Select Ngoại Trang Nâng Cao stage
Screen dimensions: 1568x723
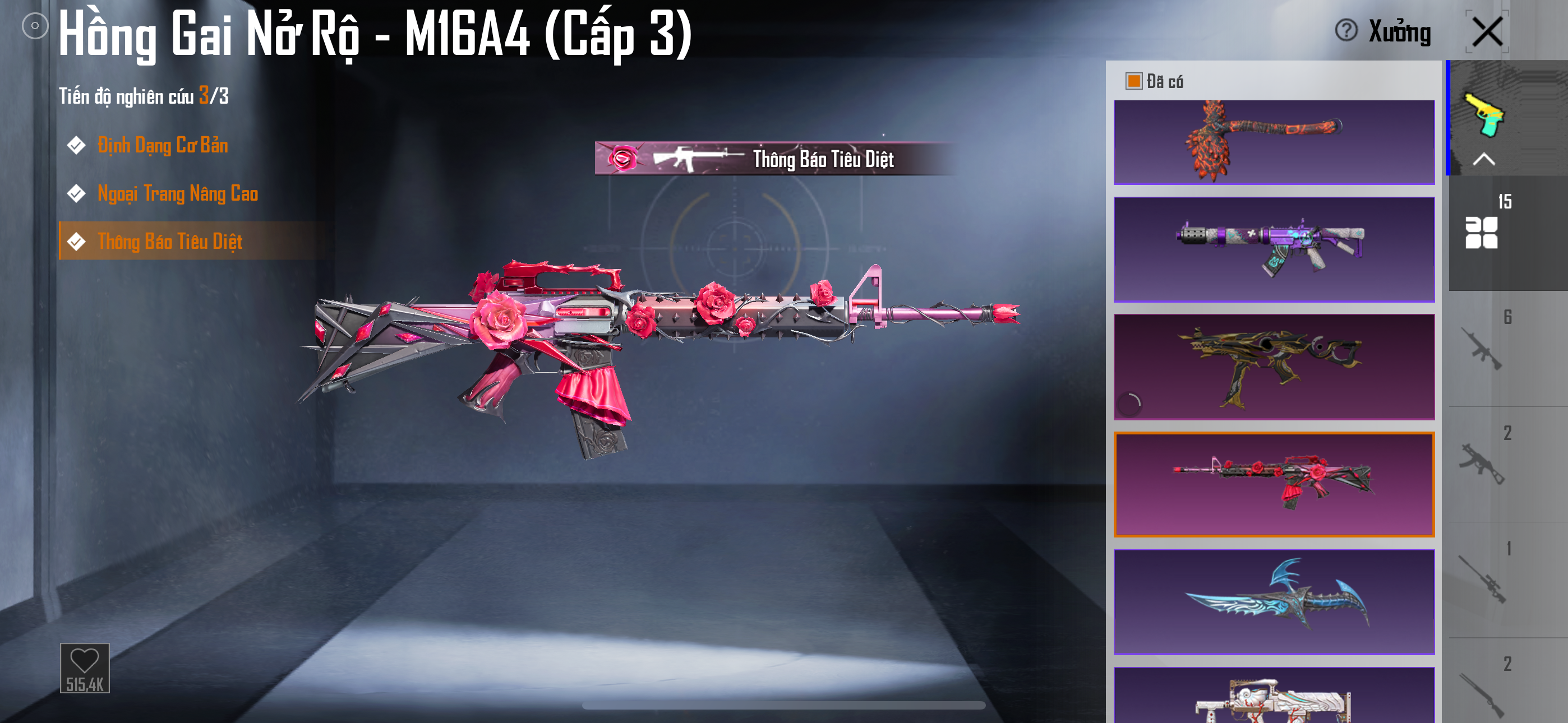coord(177,193)
